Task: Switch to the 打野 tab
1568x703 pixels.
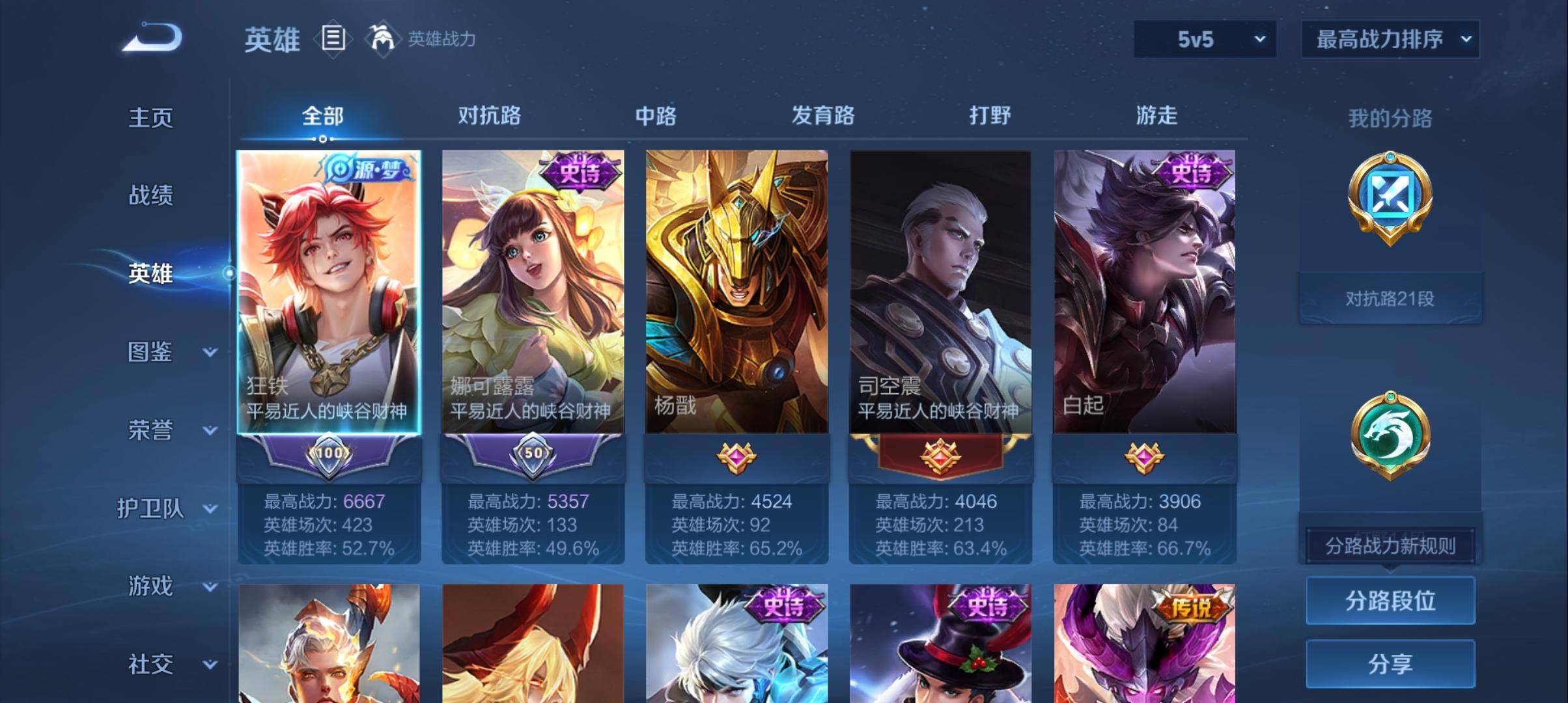Action: click(x=990, y=116)
